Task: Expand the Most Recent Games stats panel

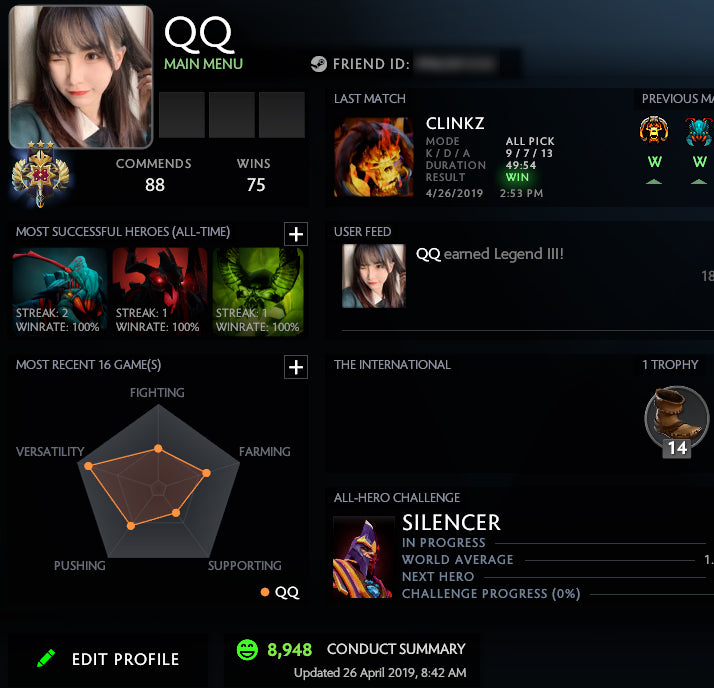Action: [x=296, y=367]
